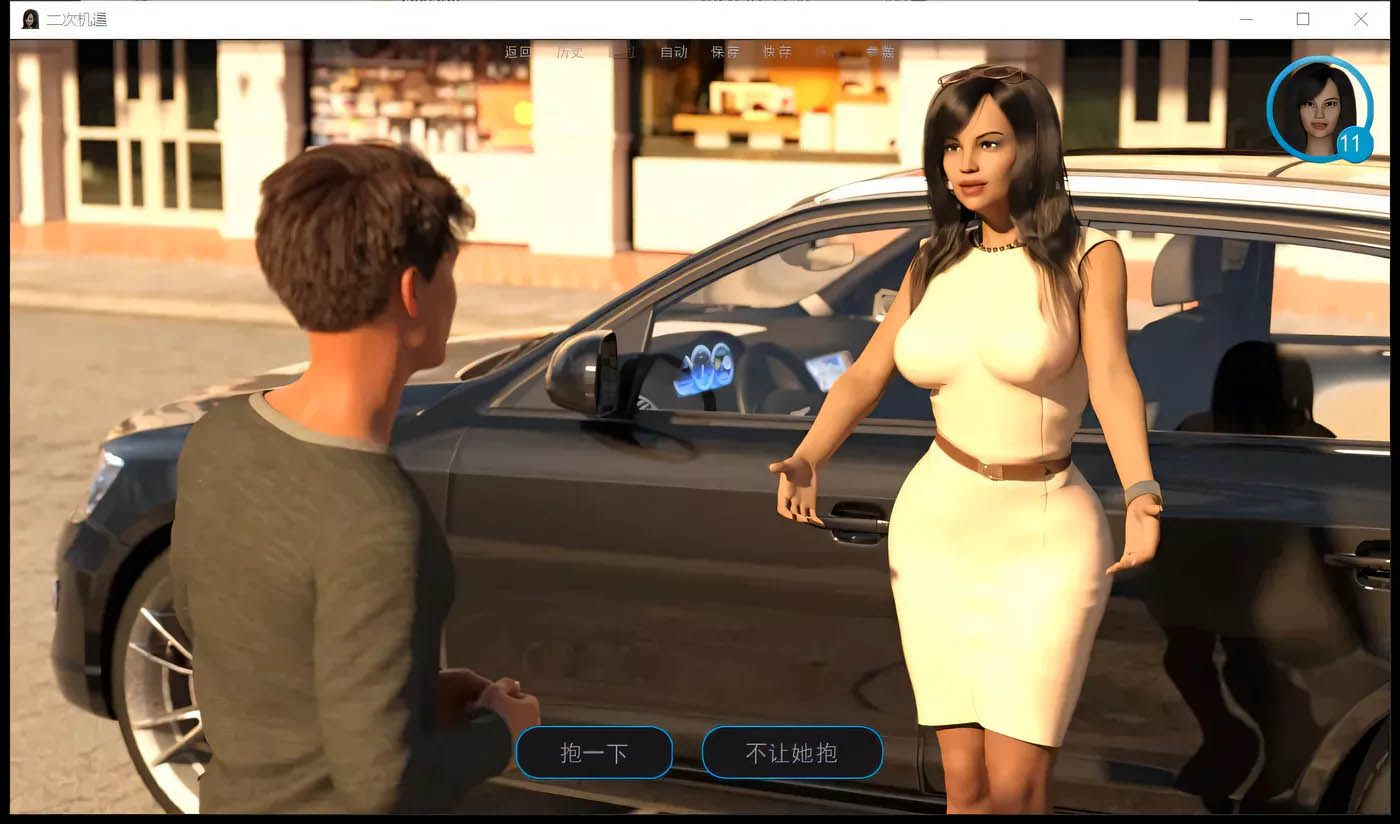The width and height of the screenshot is (1400, 824).
Task: Close the game window
Action: pyautogui.click(x=1361, y=19)
